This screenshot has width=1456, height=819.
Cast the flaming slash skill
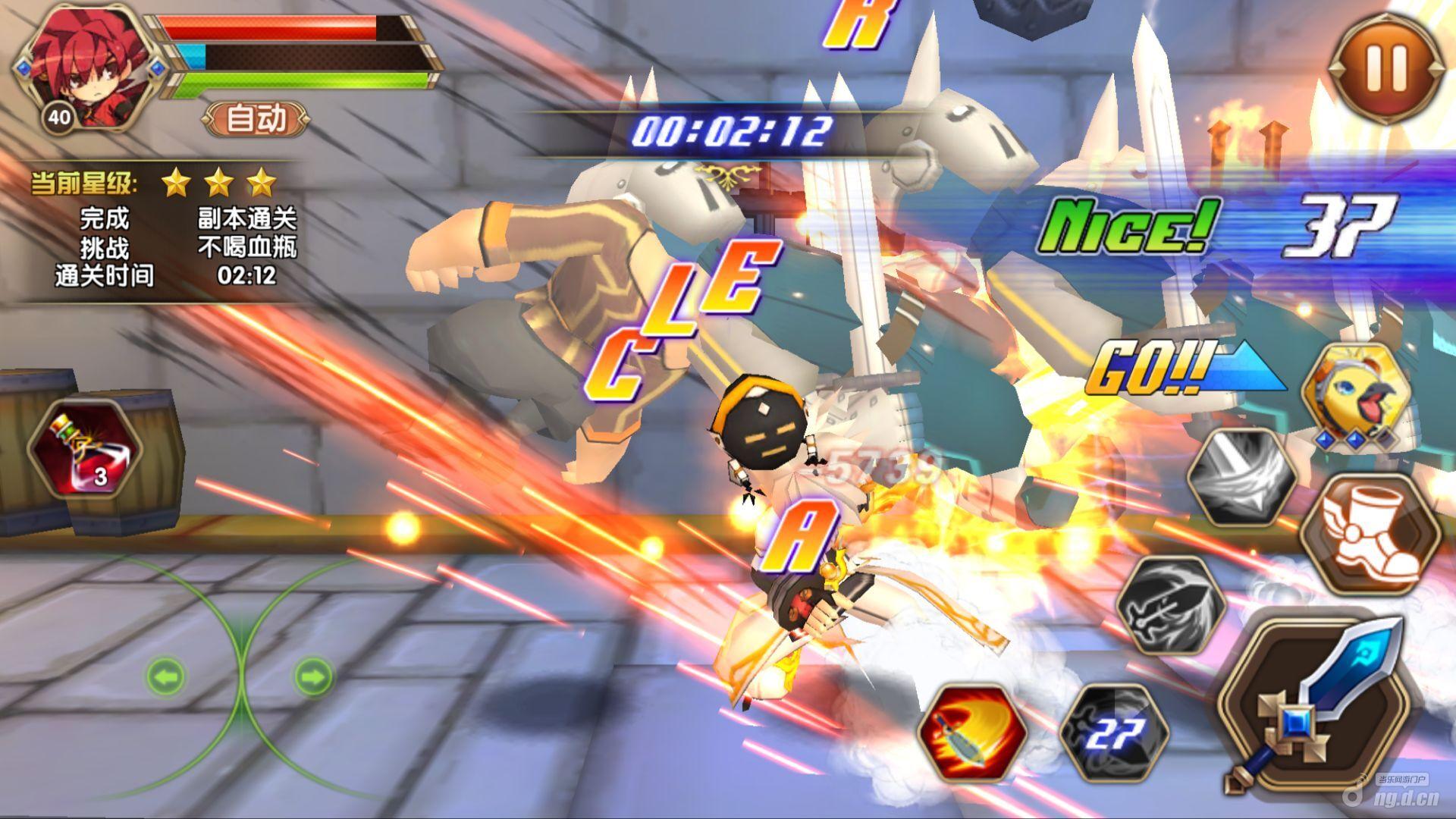coord(971,733)
